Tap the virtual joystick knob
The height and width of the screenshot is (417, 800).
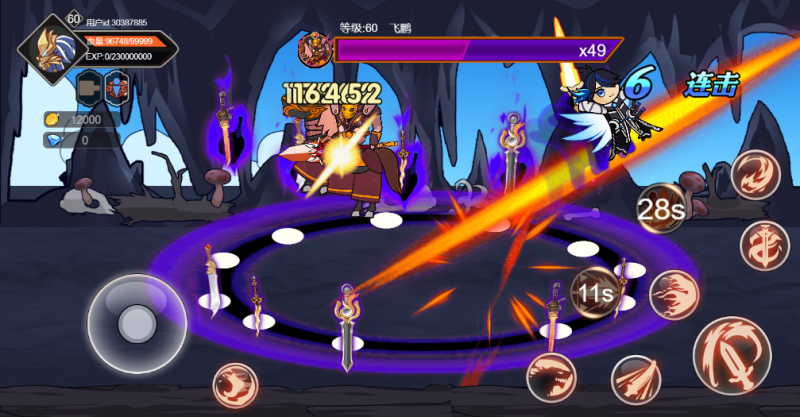(x=133, y=322)
